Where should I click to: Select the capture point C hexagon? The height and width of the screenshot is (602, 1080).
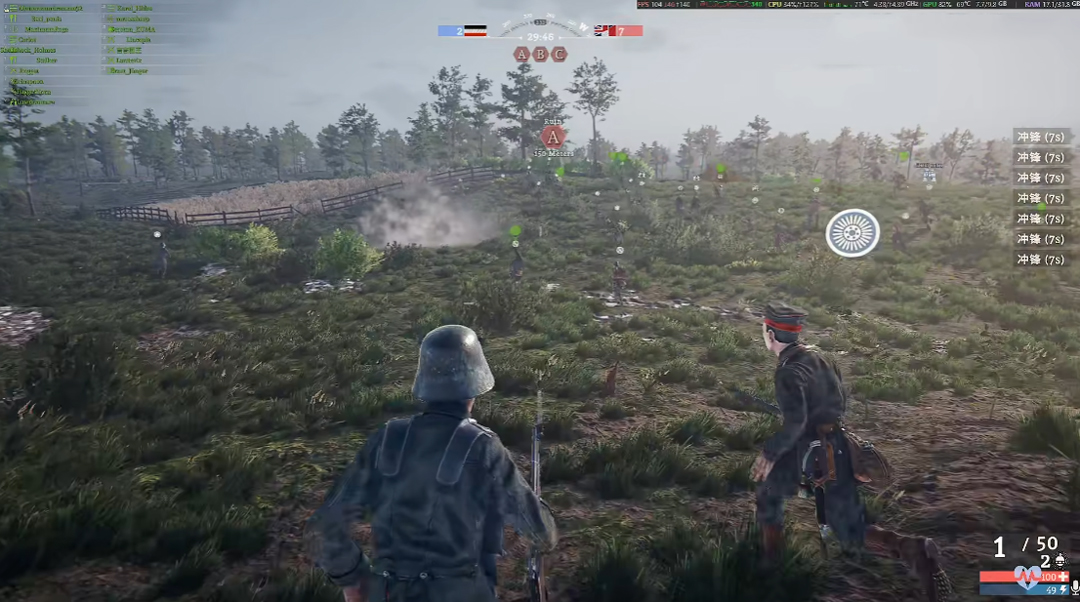click(x=558, y=54)
